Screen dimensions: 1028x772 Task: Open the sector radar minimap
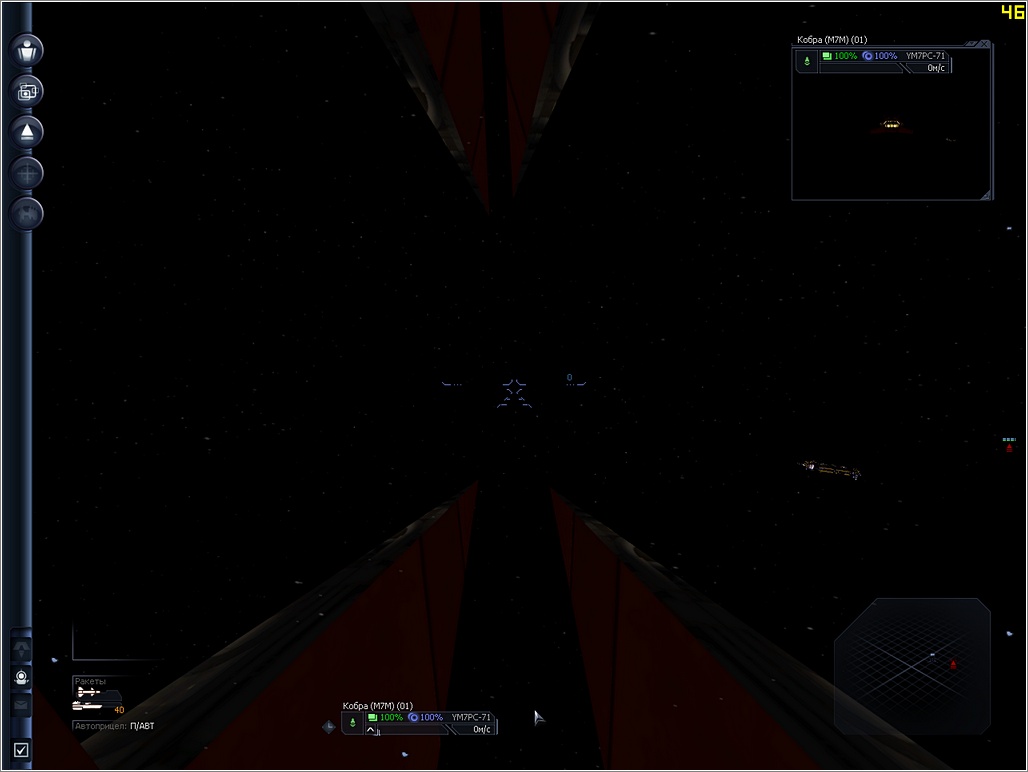pos(912,665)
